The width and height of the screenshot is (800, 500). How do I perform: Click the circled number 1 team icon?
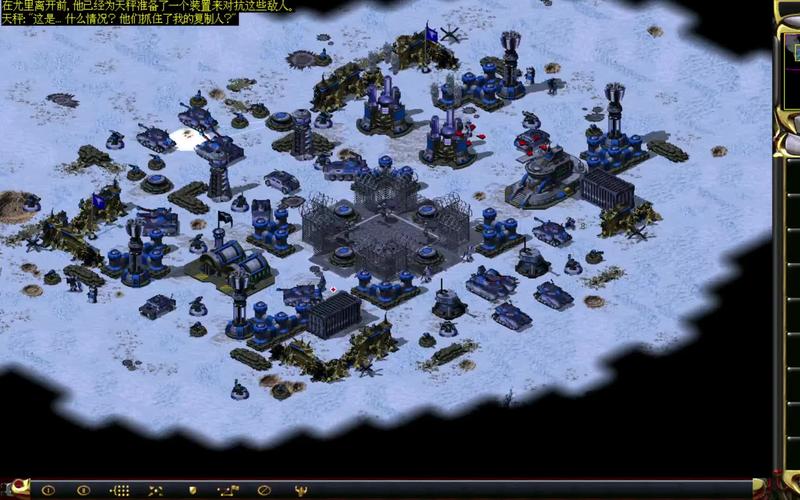tap(48, 491)
